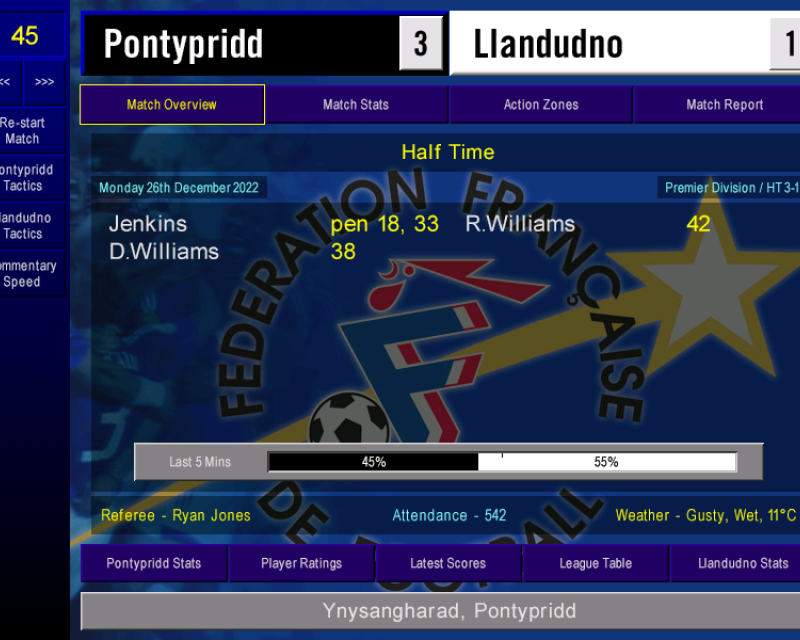Select the Llandudno team name
Viewport: 800px width, 640px height.
click(548, 44)
